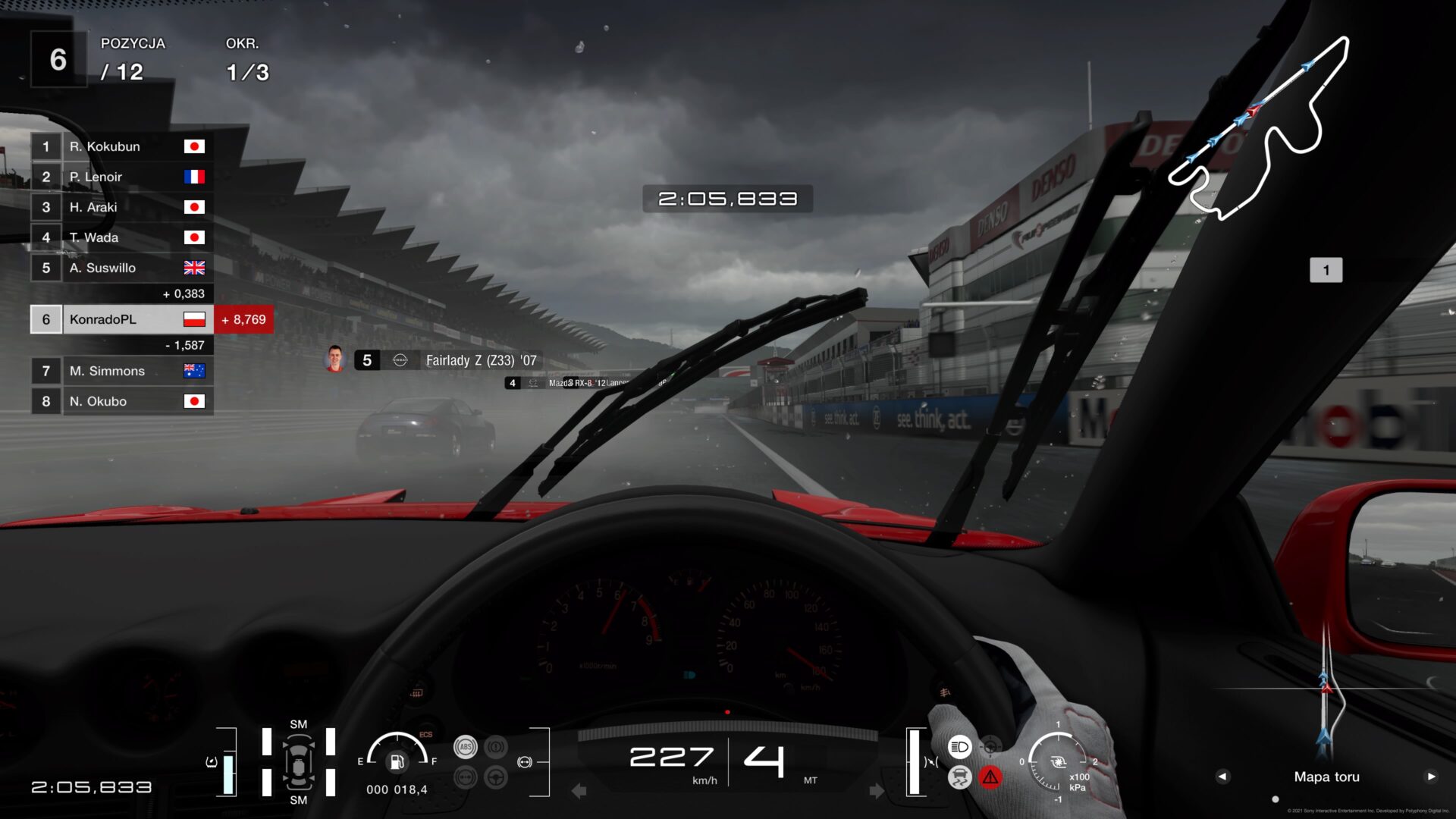The width and height of the screenshot is (1456, 819).
Task: Choose M. Simmons in the leaderboard
Action: [121, 371]
